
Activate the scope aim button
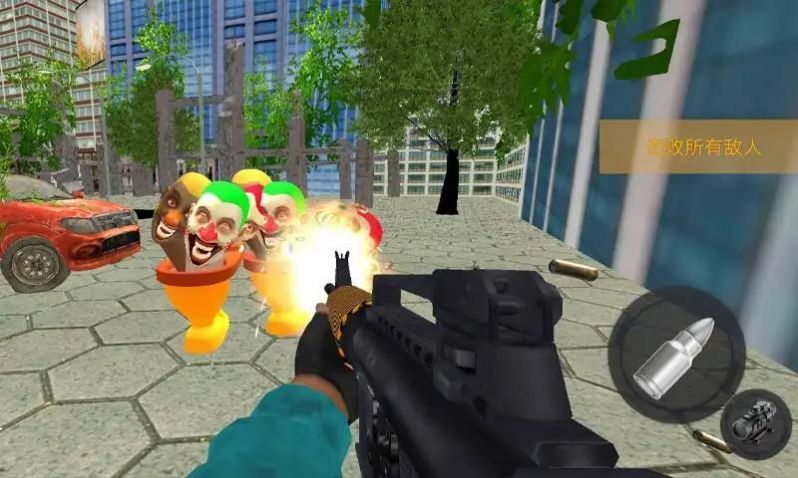[x=756, y=424]
